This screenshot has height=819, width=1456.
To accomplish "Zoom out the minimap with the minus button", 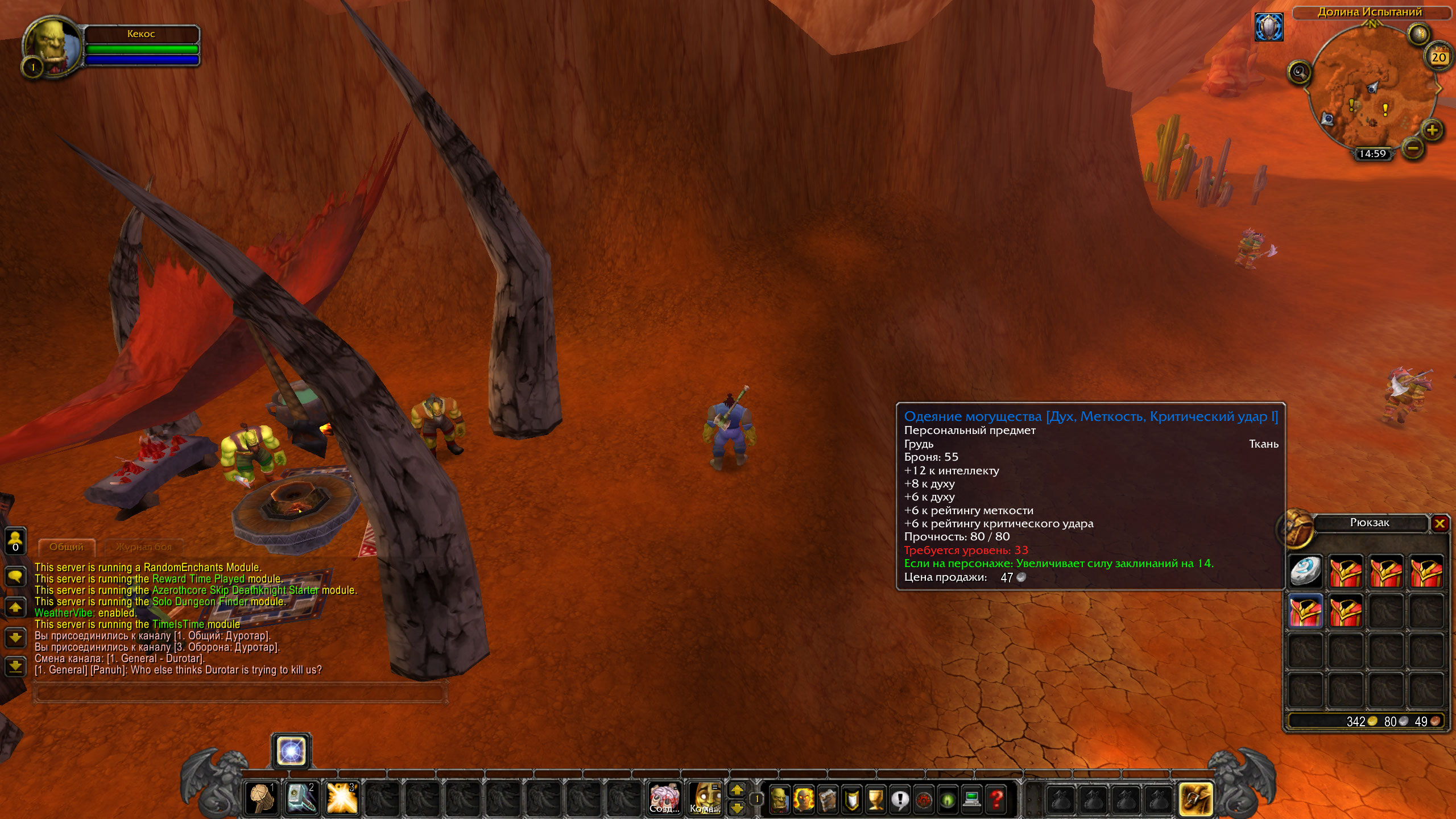I will [x=1413, y=149].
